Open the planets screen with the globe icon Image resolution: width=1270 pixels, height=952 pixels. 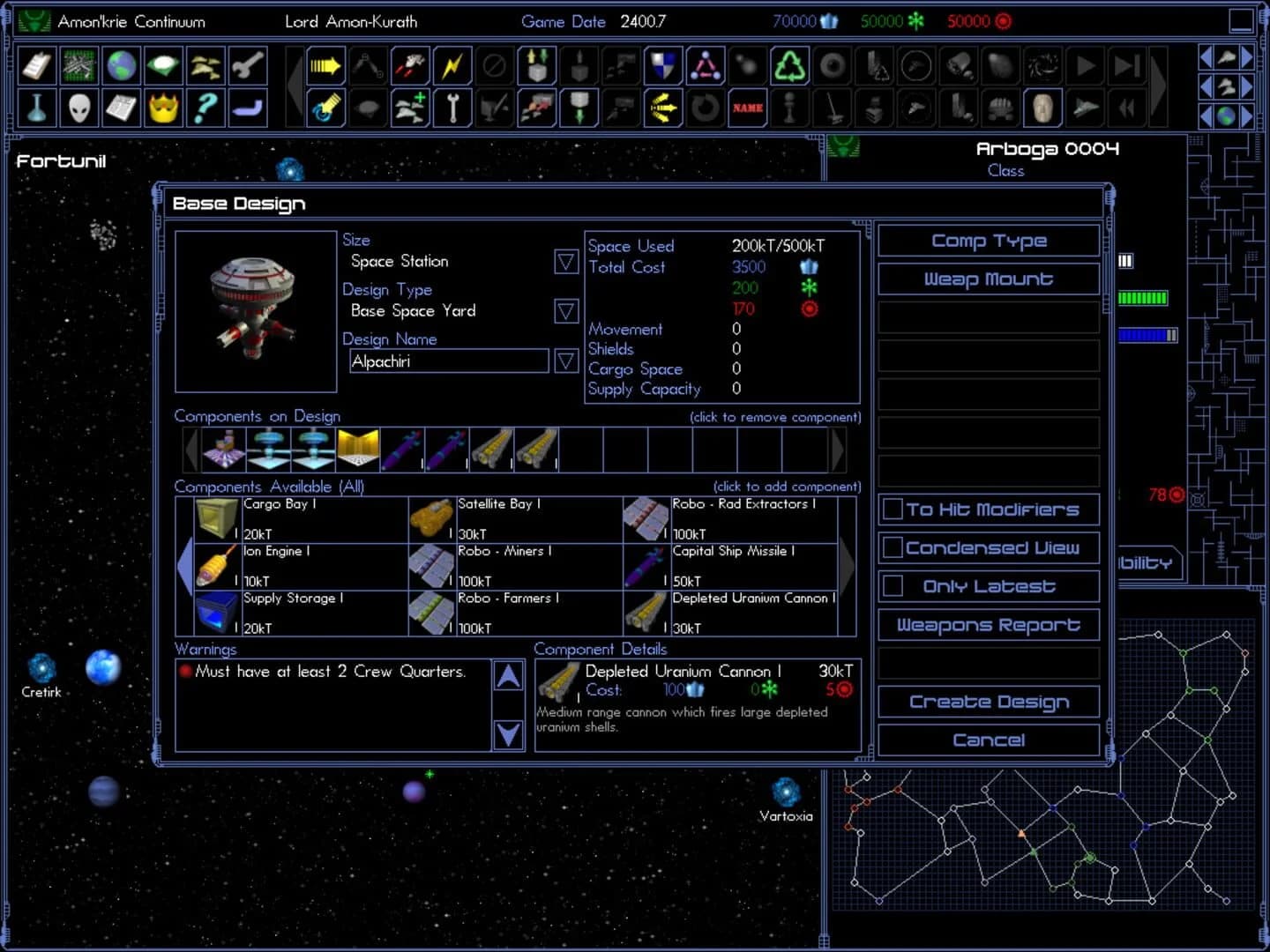pyautogui.click(x=121, y=64)
